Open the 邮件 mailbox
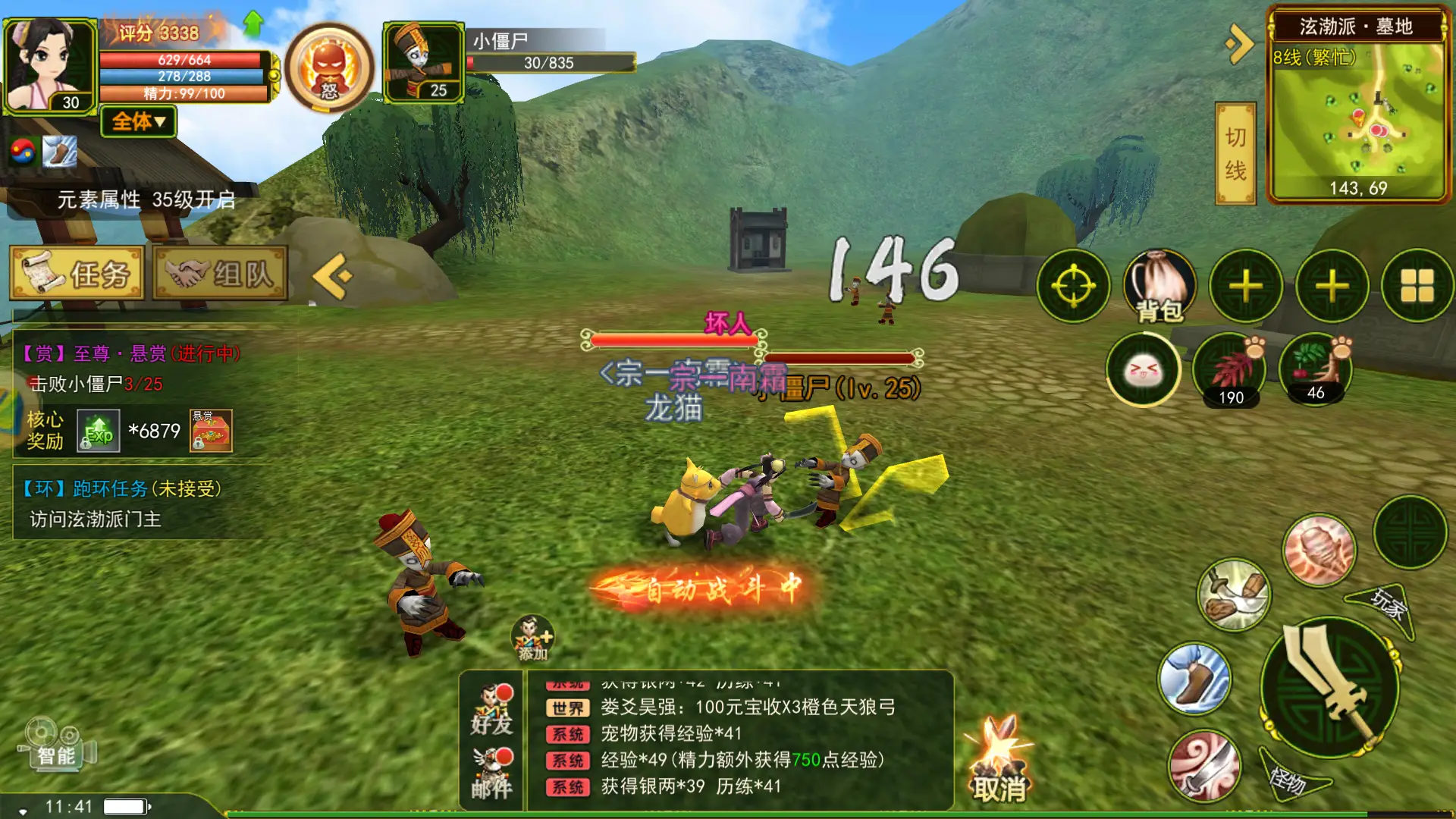The width and height of the screenshot is (1456, 819). (x=491, y=773)
